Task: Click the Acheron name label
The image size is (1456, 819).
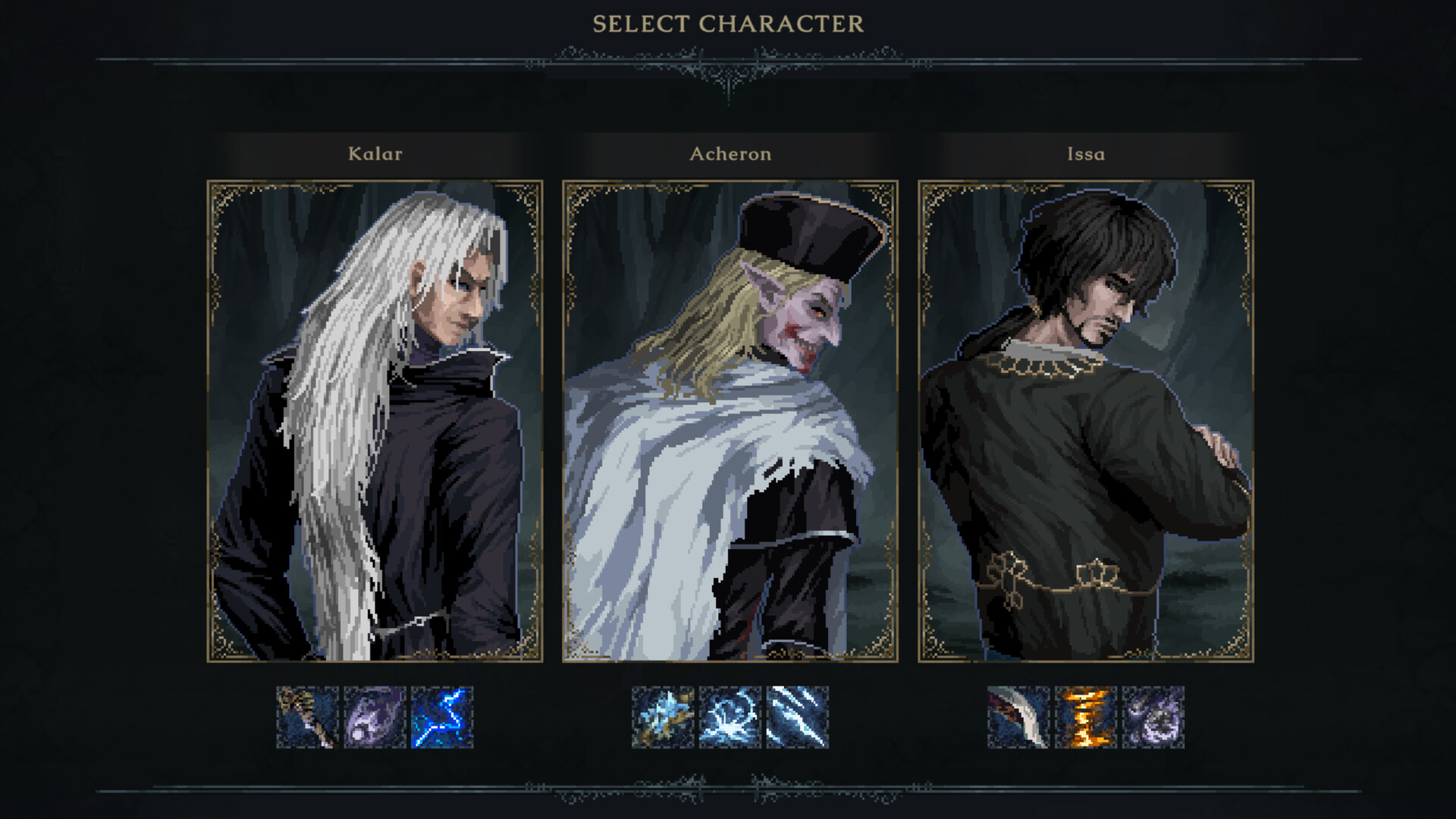Action: (730, 154)
